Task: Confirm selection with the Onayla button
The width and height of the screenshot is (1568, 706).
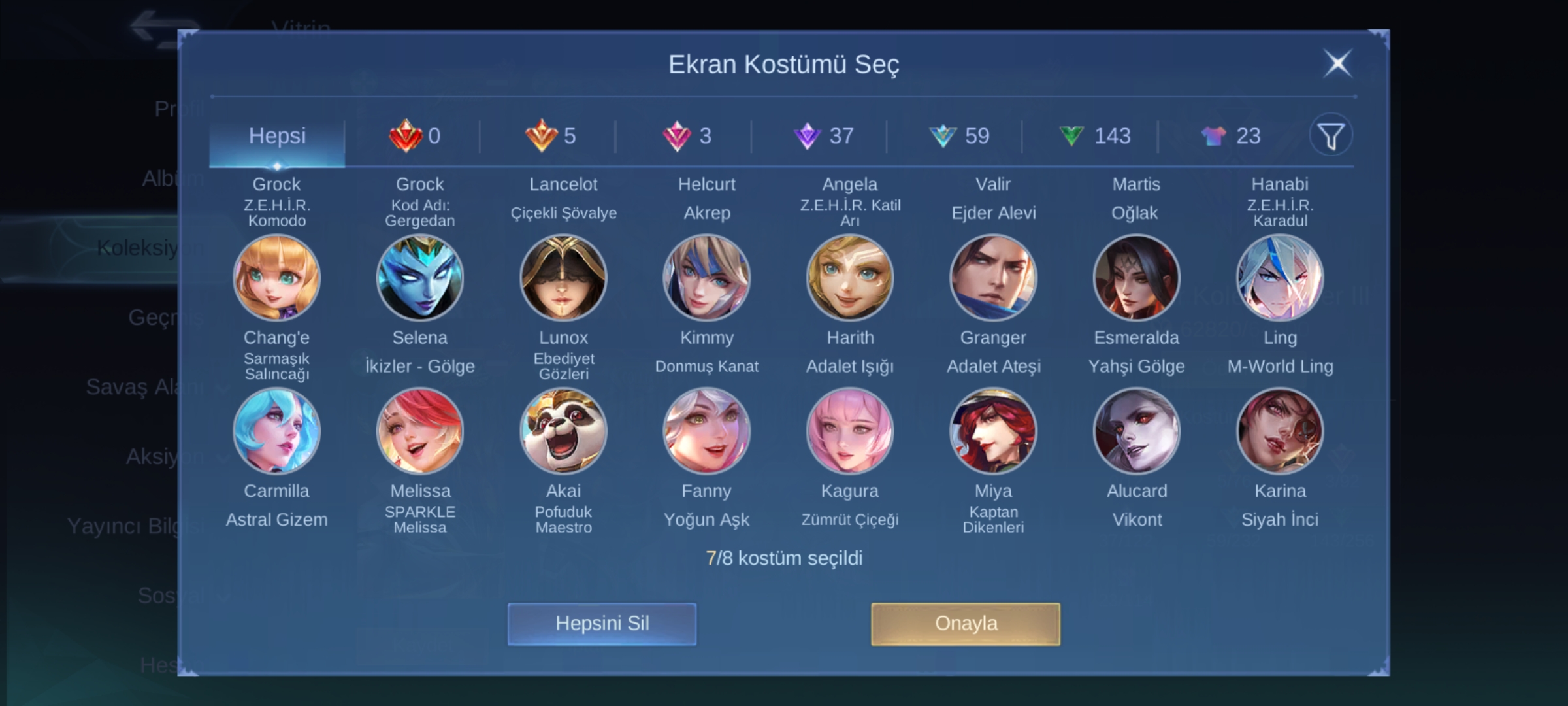Action: (x=965, y=624)
